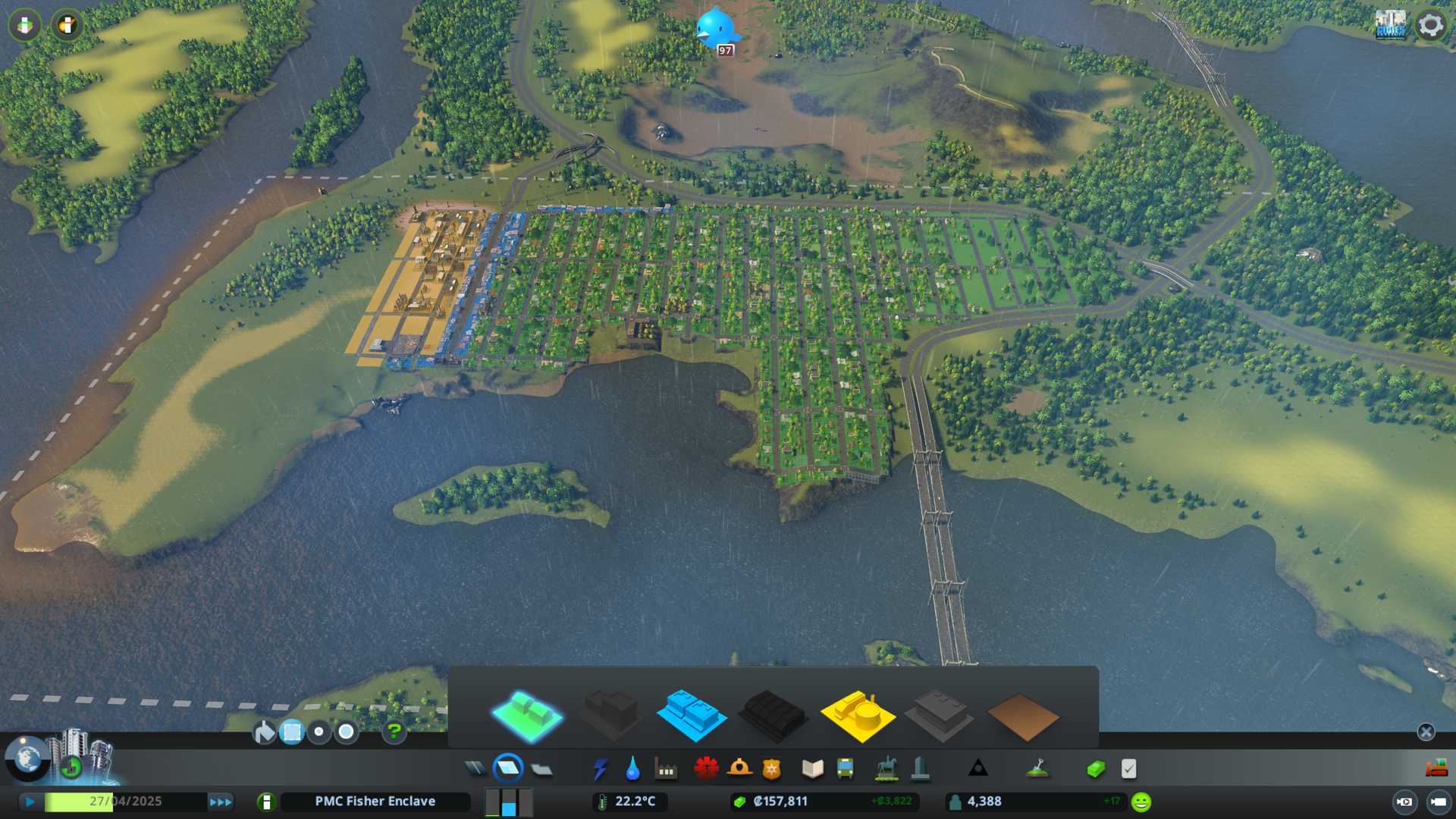
Task: Select low density residential zoning
Action: point(526,716)
